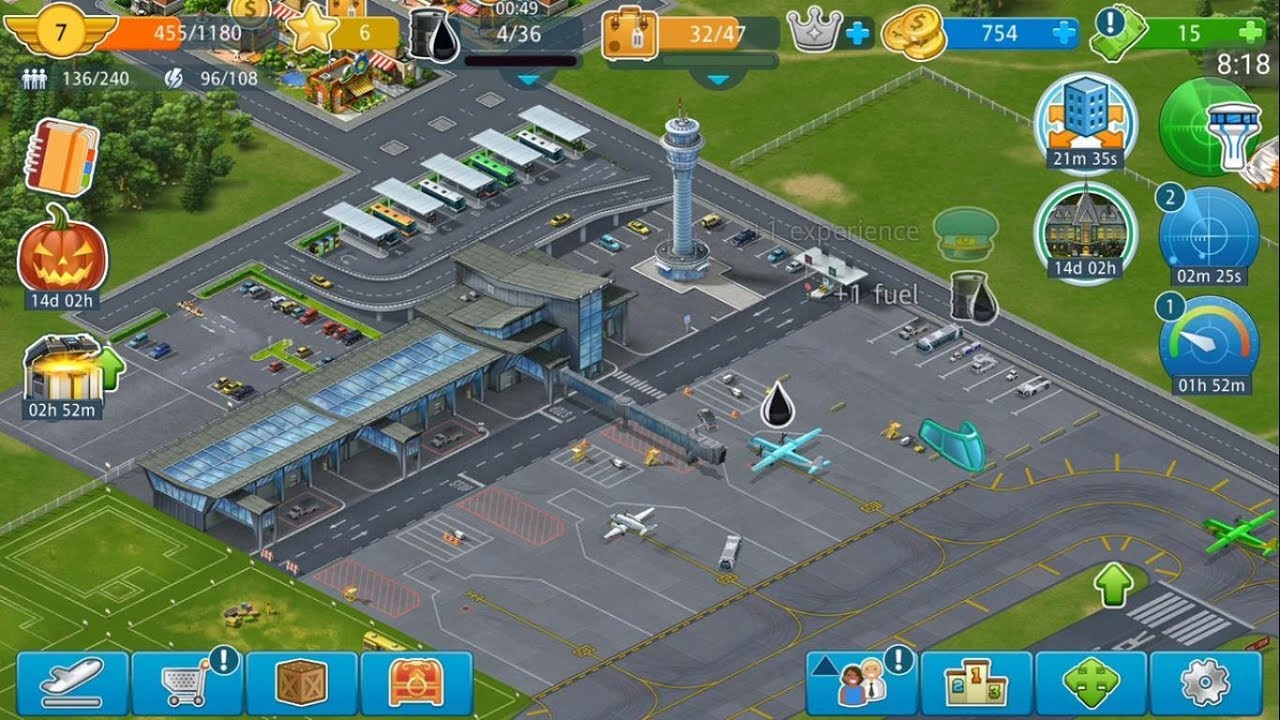1280x720 pixels.
Task: Tap the blue building construction timer
Action: [x=1085, y=118]
